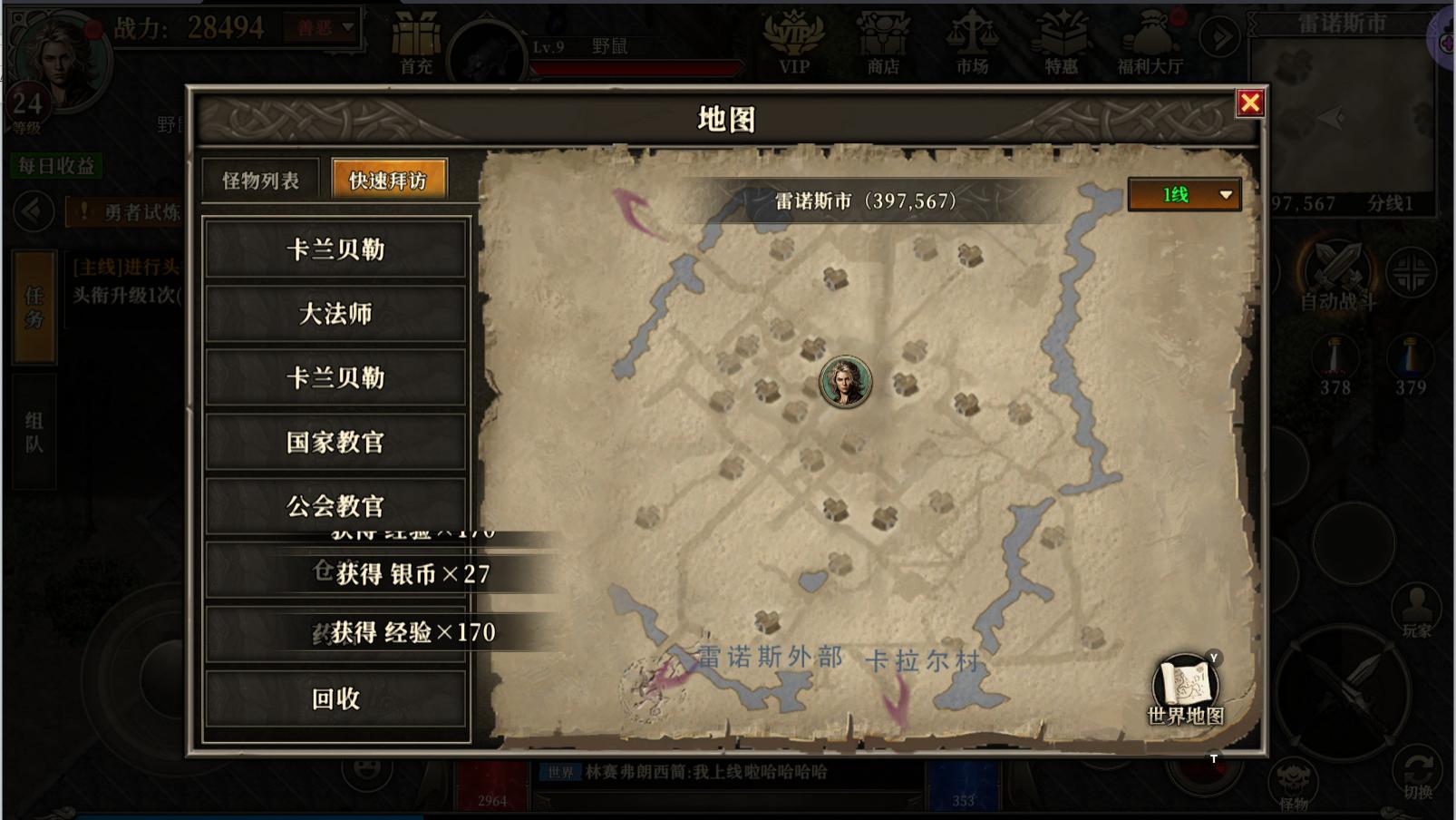The width and height of the screenshot is (1456, 820).
Task: Click the 回收 recycle option
Action: 335,699
